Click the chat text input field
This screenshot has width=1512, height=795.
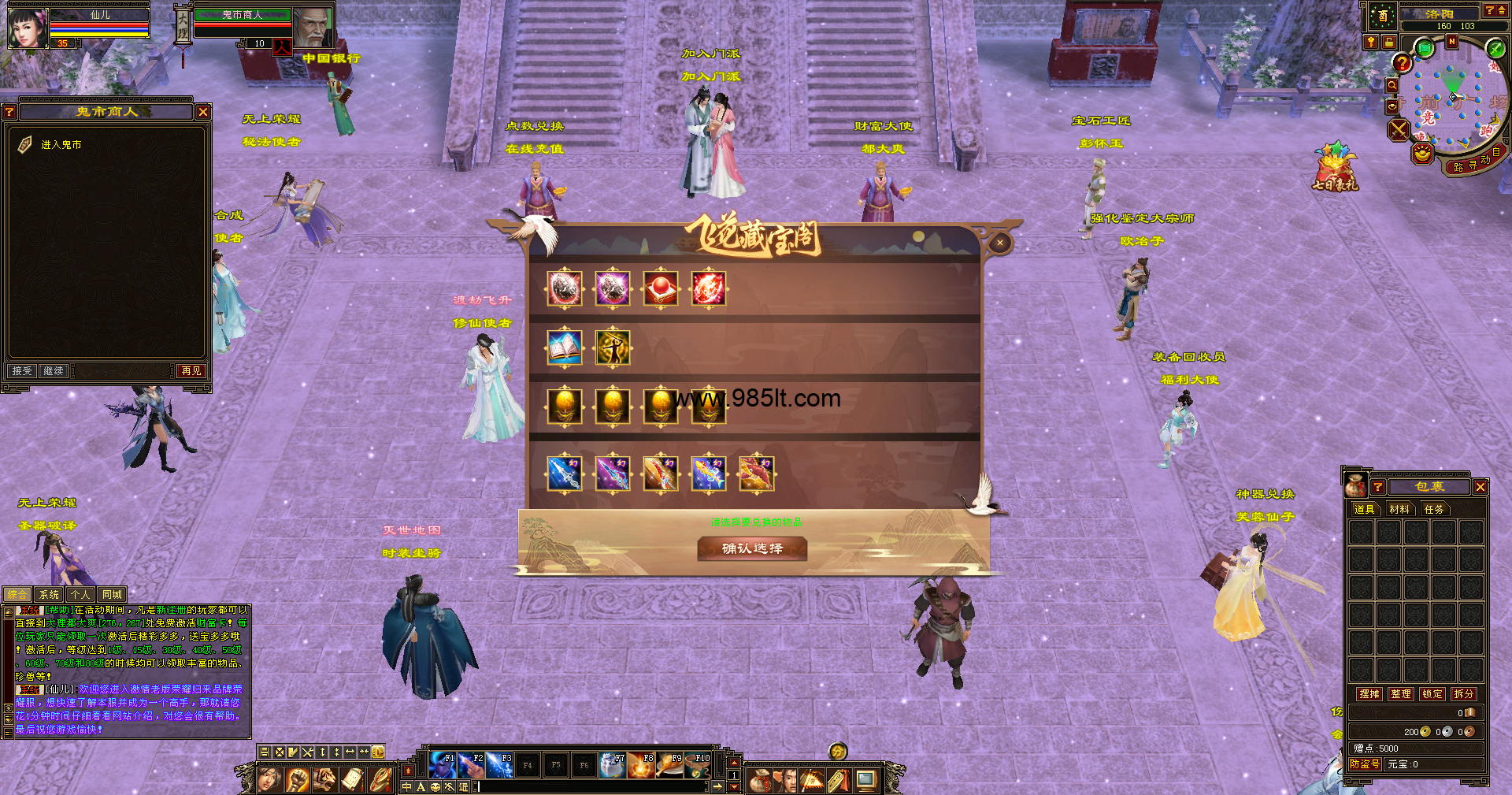click(x=591, y=786)
